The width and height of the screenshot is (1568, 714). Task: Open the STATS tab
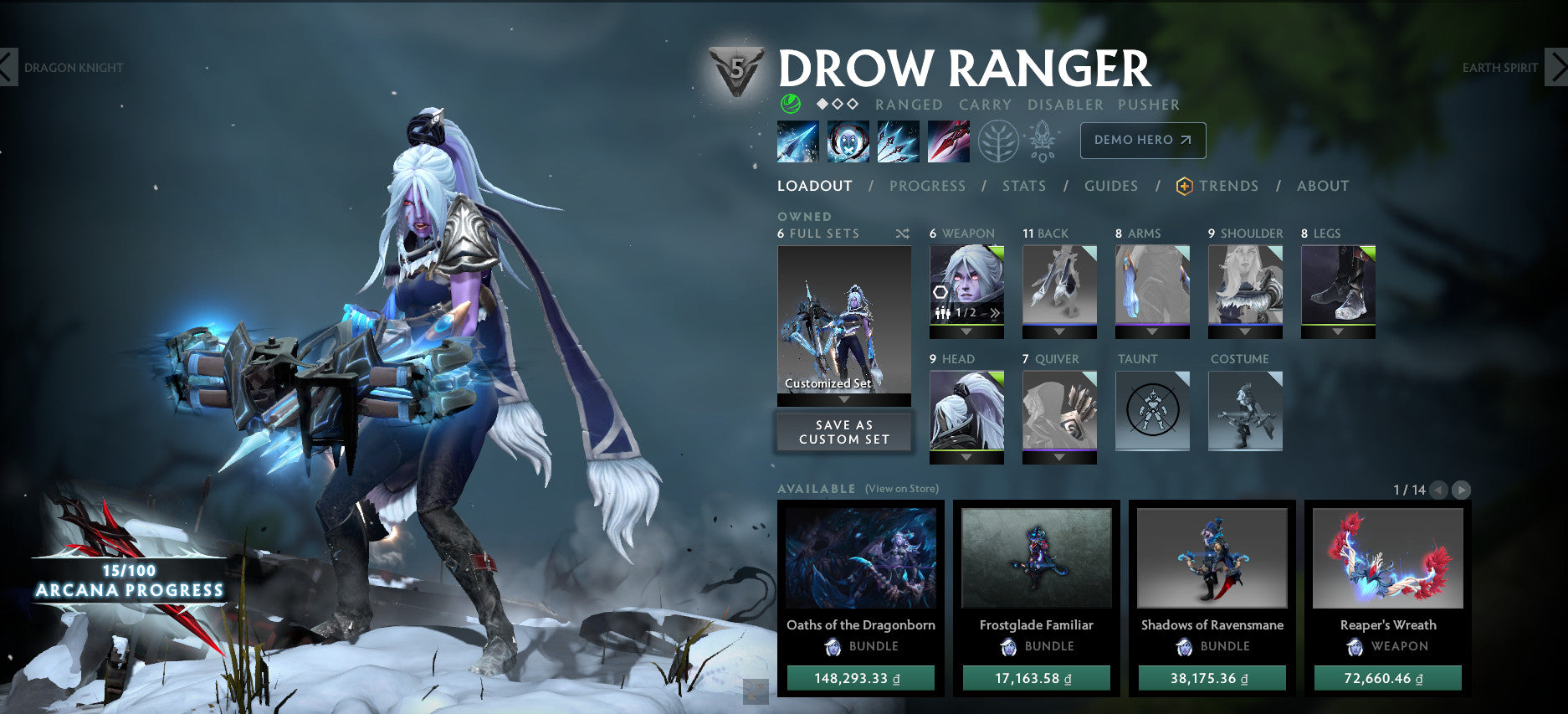(x=1024, y=186)
